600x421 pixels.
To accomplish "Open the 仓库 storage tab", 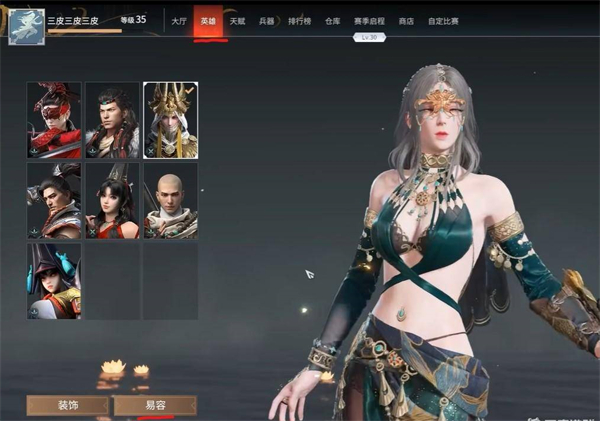I will (x=333, y=20).
